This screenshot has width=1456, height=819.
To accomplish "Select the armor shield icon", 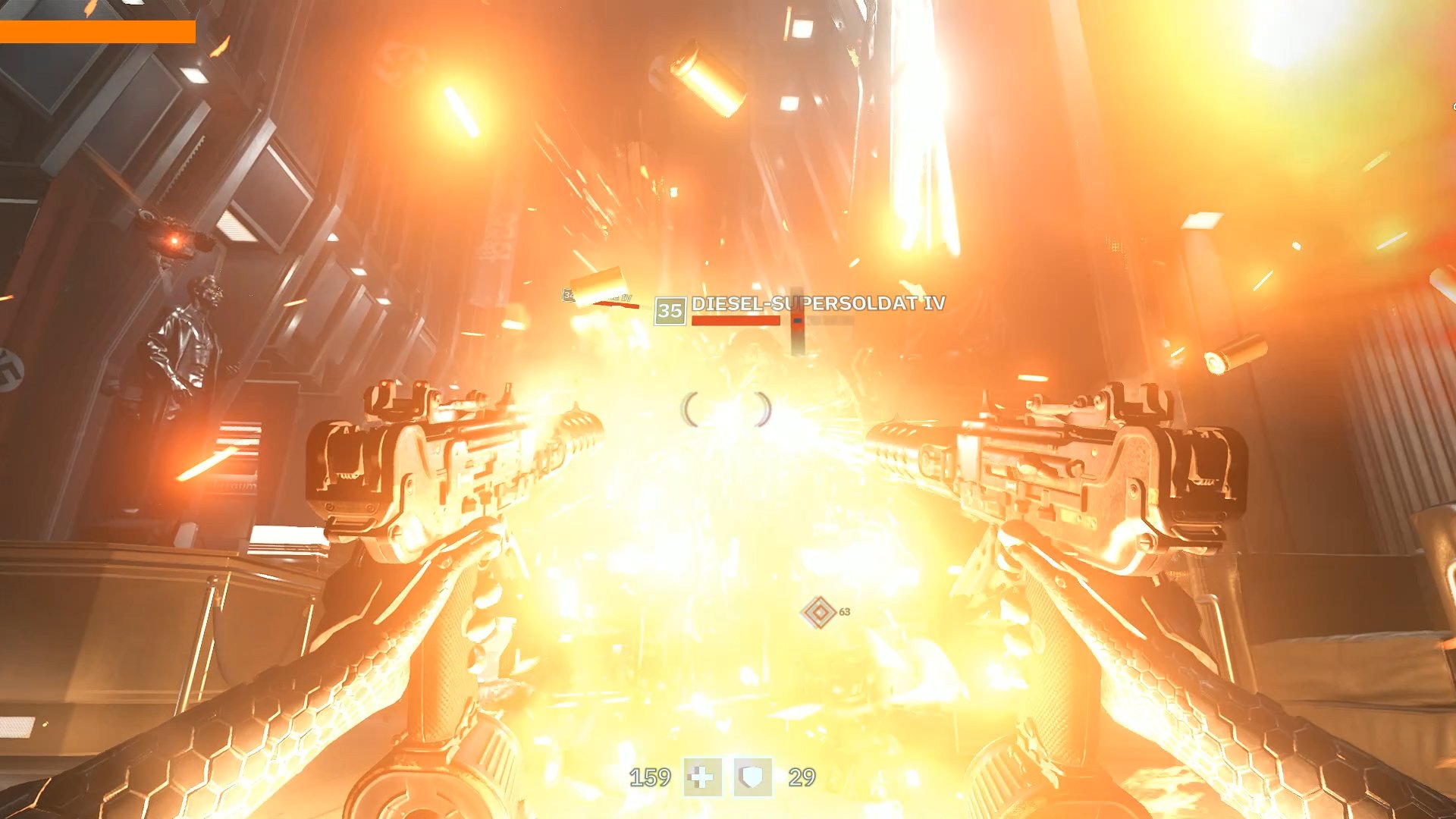I will click(x=752, y=775).
